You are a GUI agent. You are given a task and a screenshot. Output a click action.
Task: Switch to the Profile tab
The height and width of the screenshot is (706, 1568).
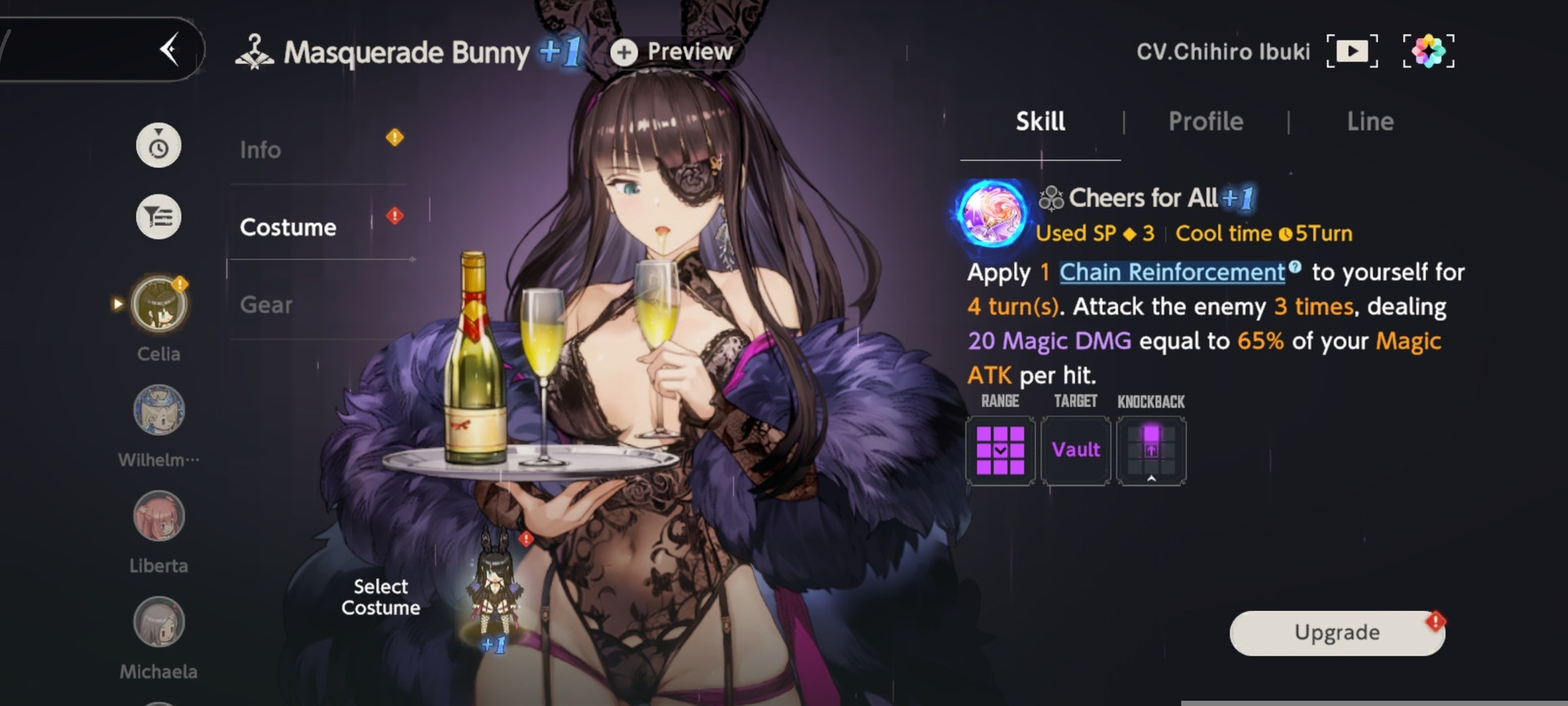pyautogui.click(x=1205, y=122)
